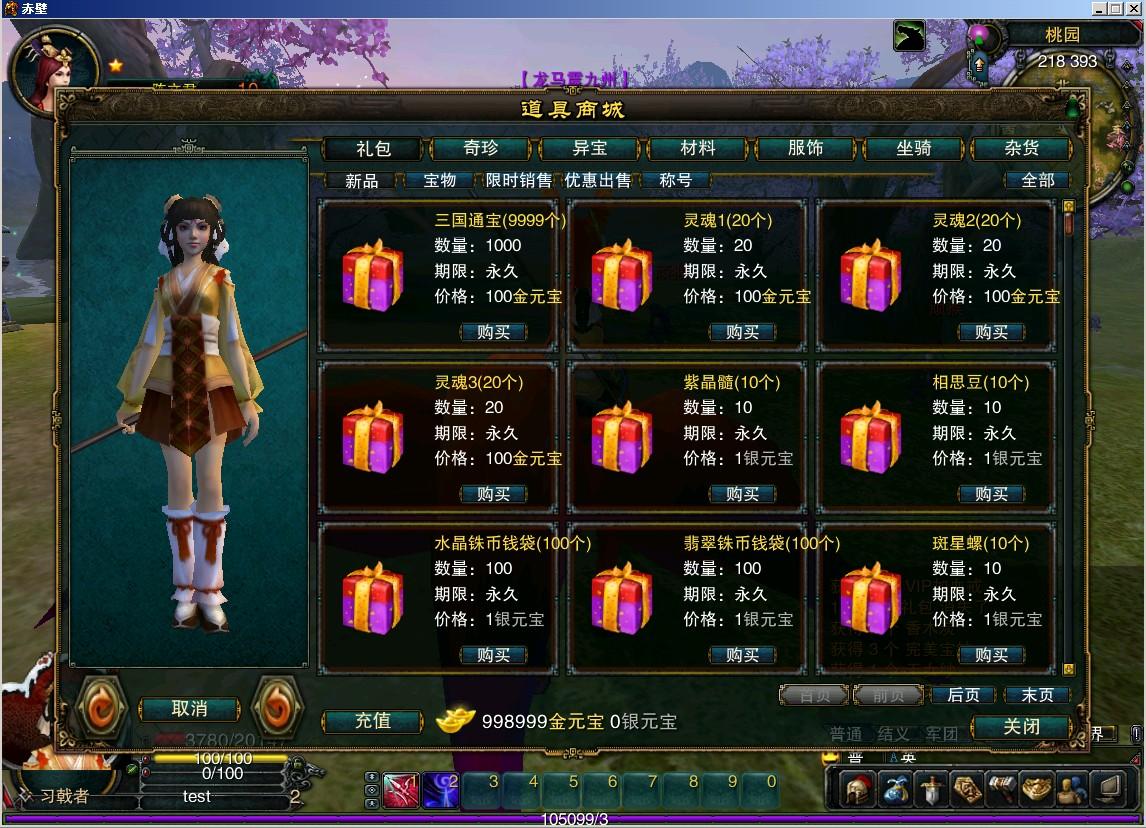Open the 充值 recharge screen
Viewport: 1146px width, 828px height.
point(373,721)
